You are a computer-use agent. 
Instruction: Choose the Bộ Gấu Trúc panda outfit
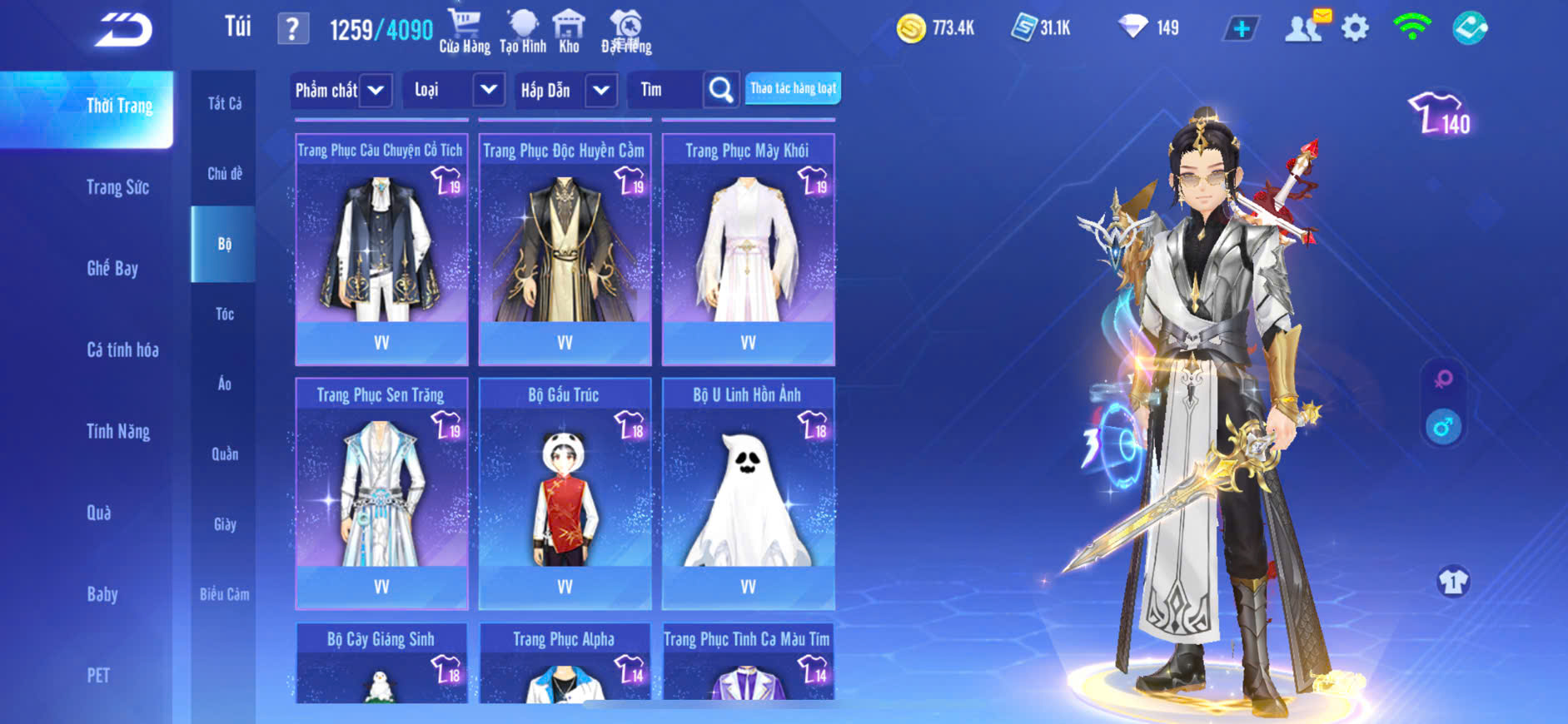point(565,493)
